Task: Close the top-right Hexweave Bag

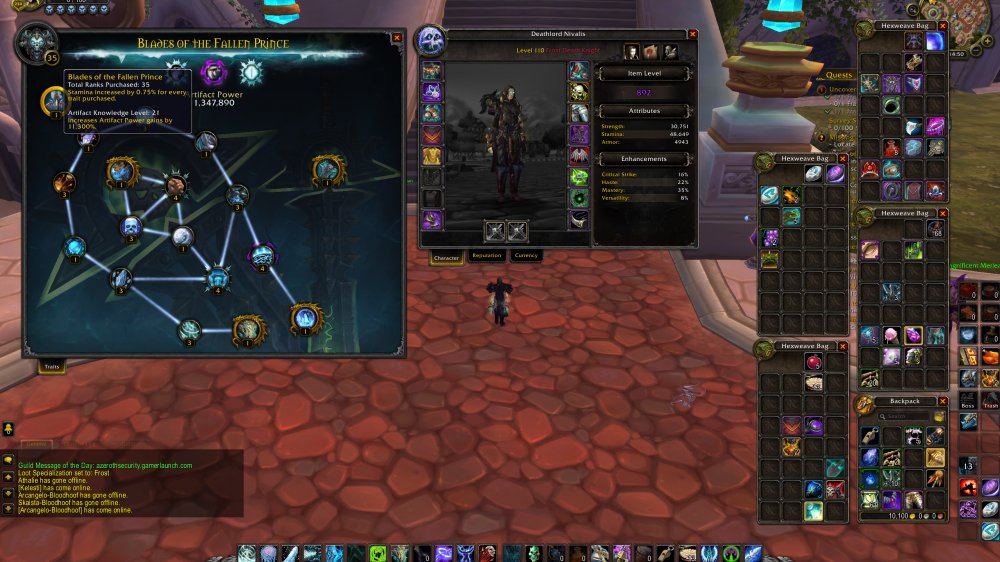Action: pyautogui.click(x=942, y=25)
